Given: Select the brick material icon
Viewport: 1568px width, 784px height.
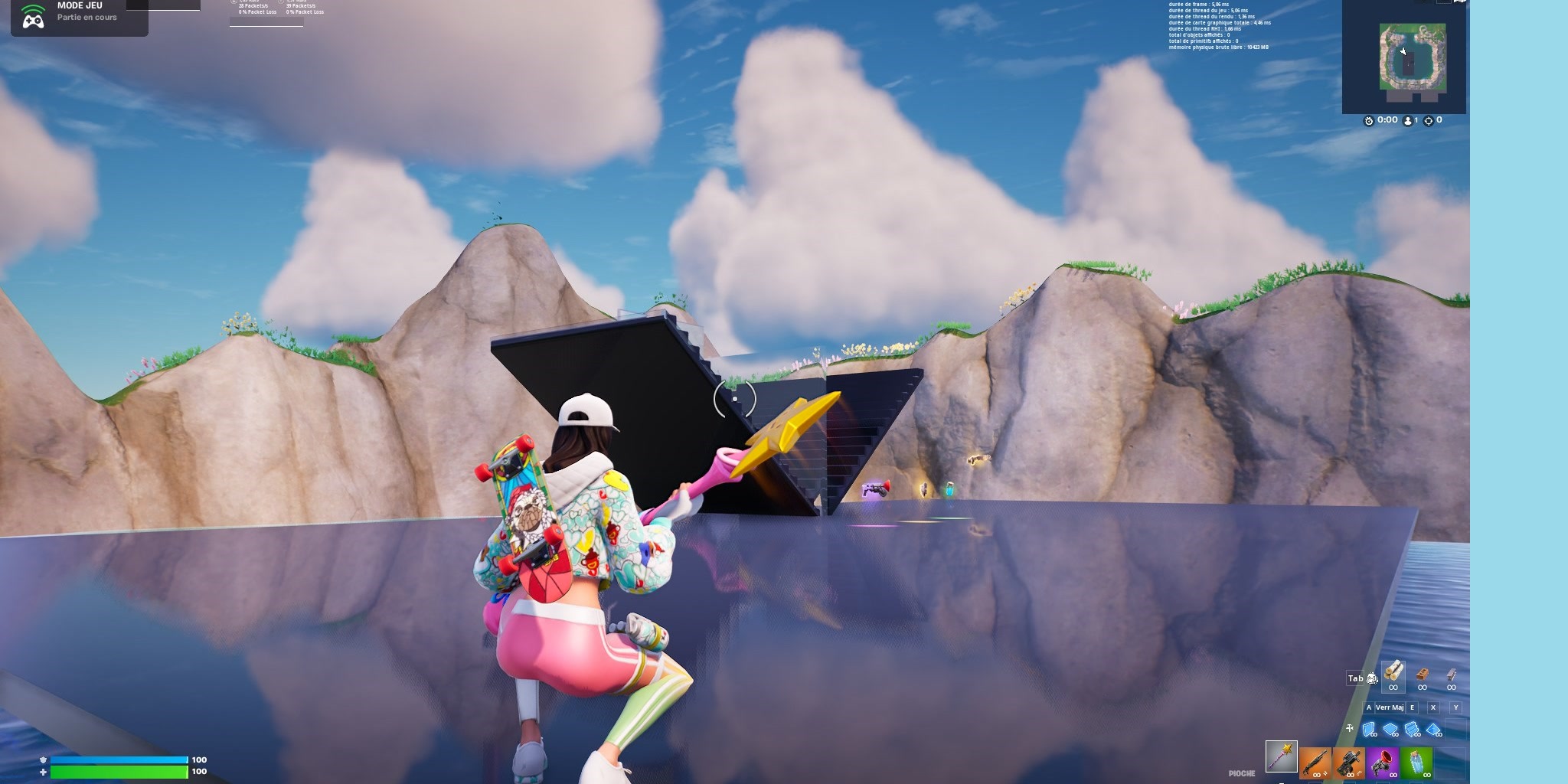Looking at the screenshot, I should tap(1423, 675).
